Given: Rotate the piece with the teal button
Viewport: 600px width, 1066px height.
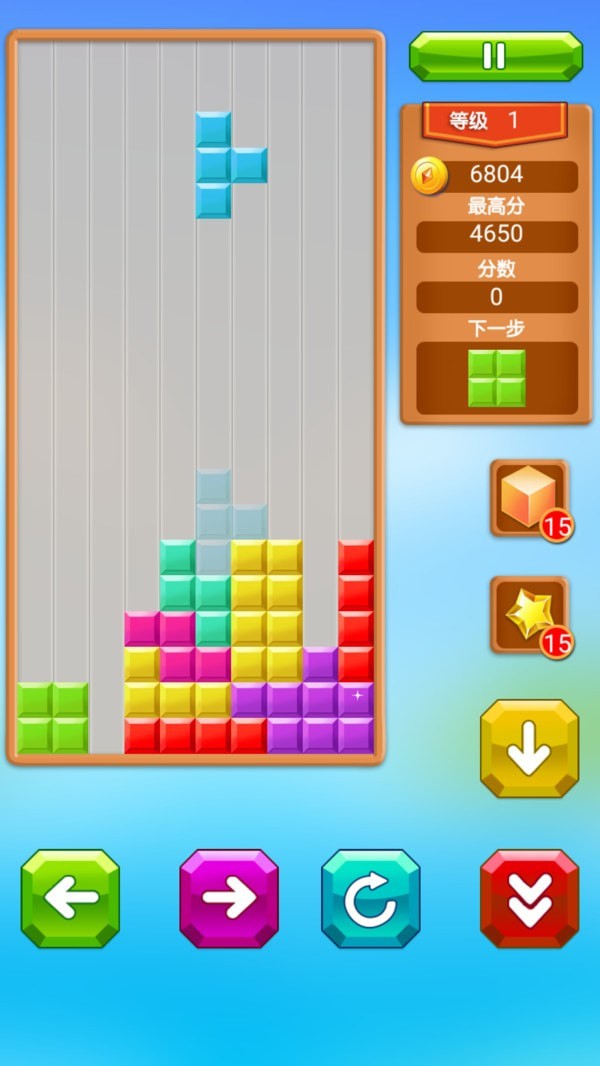Looking at the screenshot, I should [370, 898].
